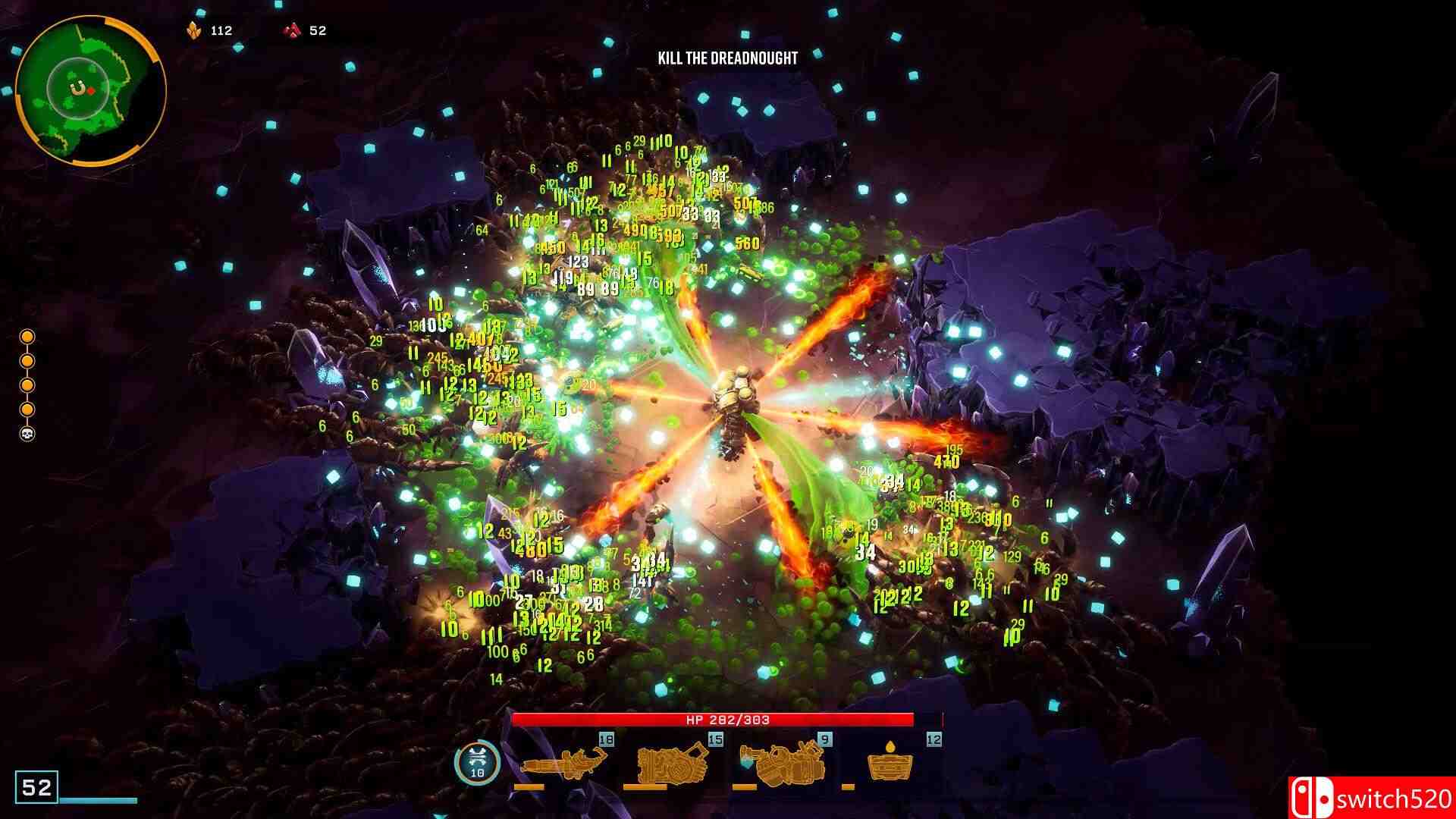Click the skull boss stage marker
Viewport: 1456px width, 819px height.
(27, 435)
